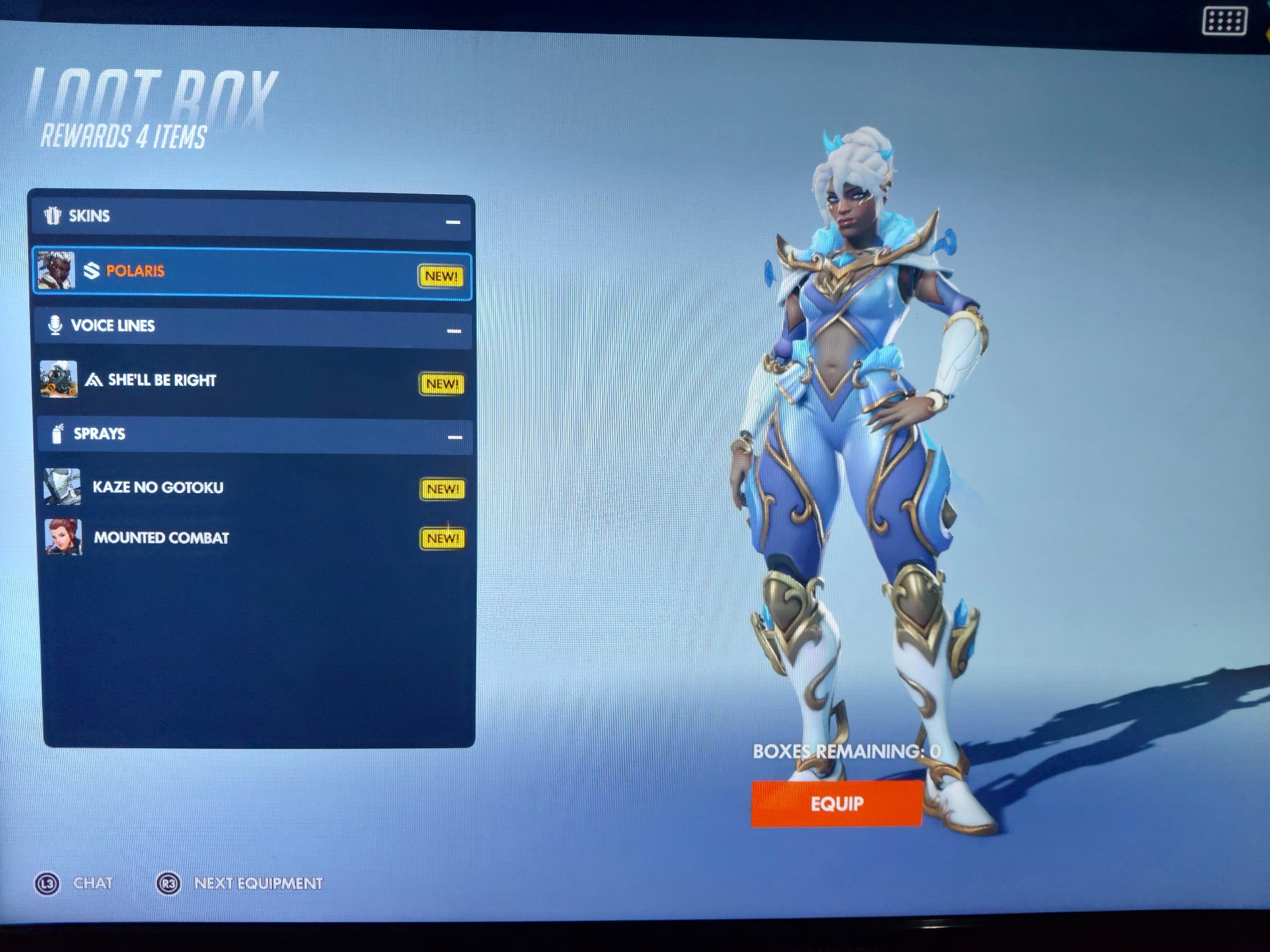Equip the Polaris skin
The width and height of the screenshot is (1270, 952).
(836, 803)
